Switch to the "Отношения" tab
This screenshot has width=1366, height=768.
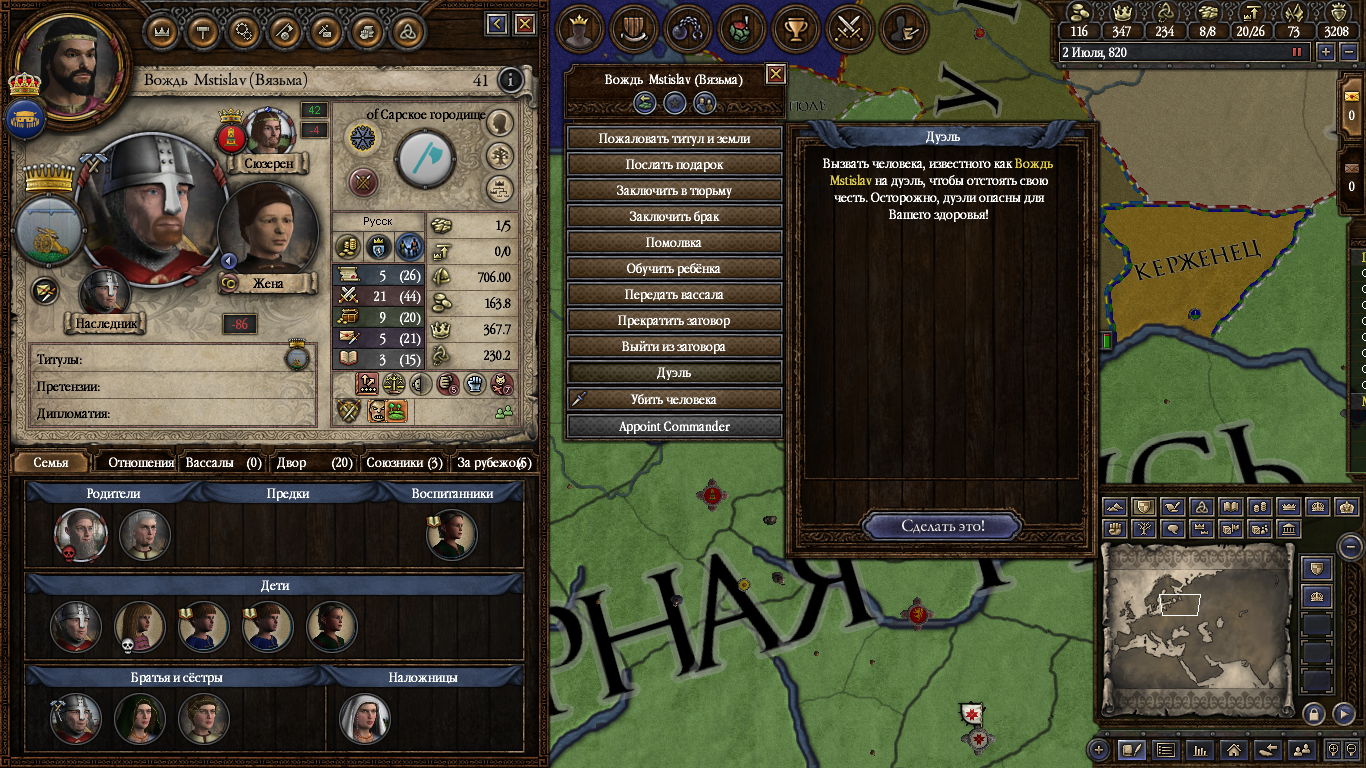[x=141, y=463]
